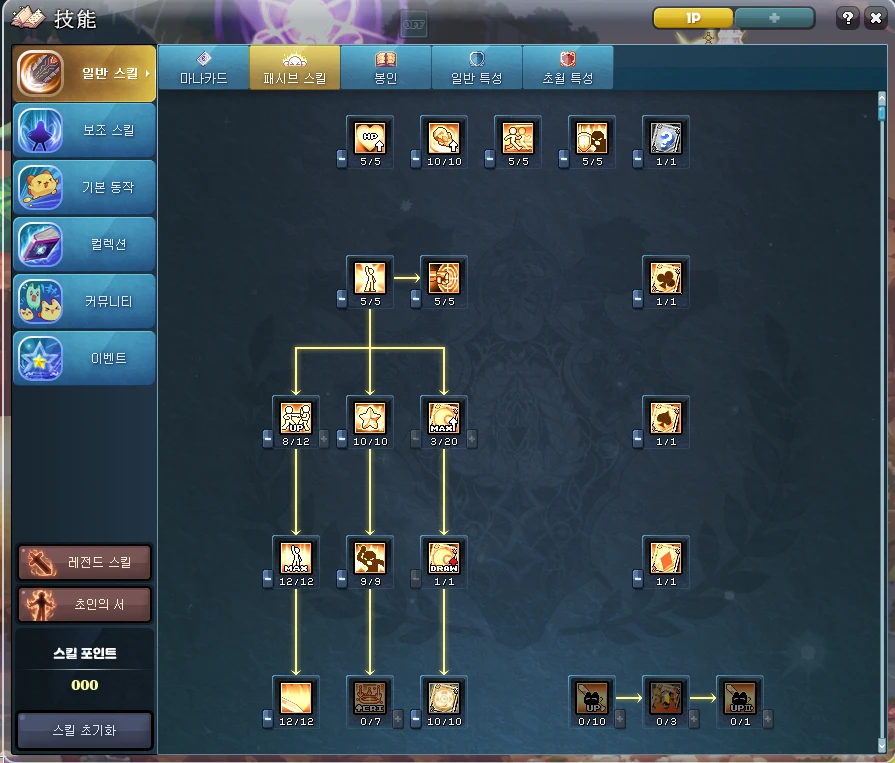Reset skills with 스킬 초기화
895x763 pixels.
(x=85, y=730)
